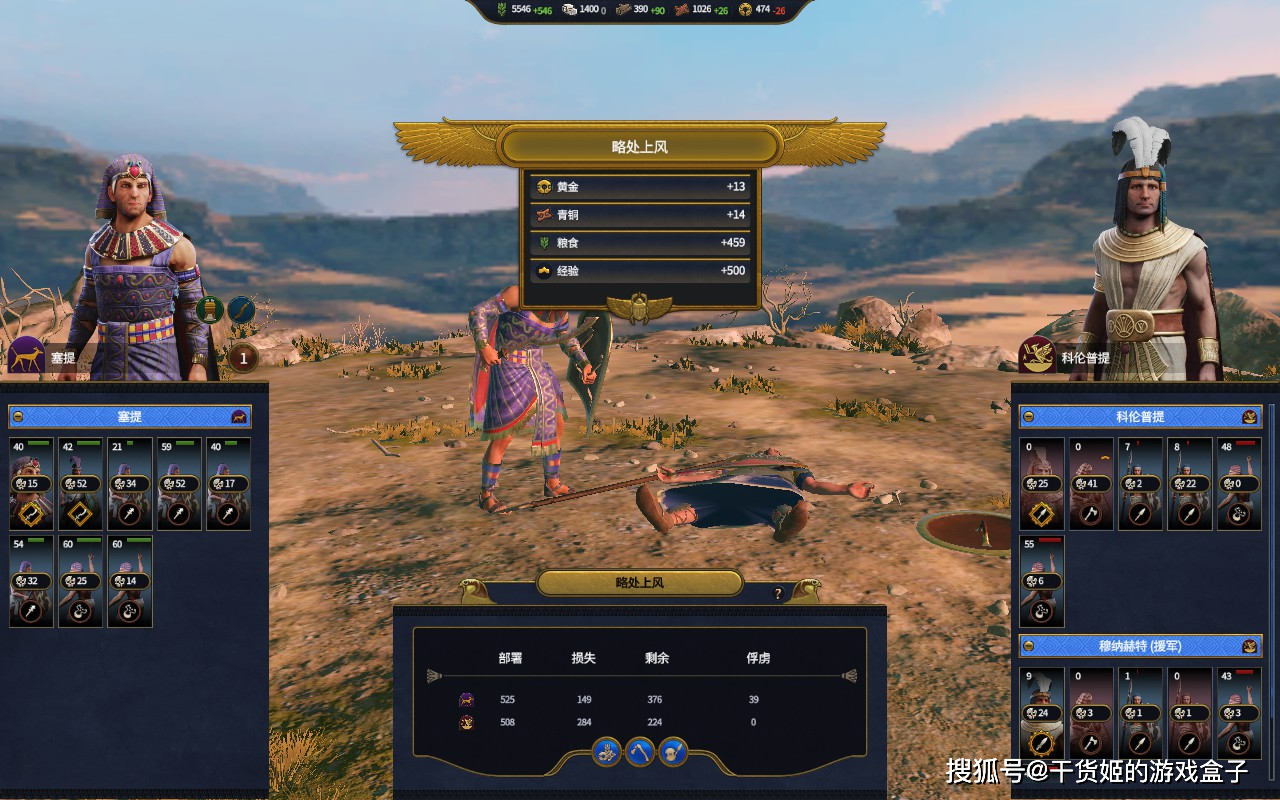Select 穆纳赫特's general card with 24 kills
This screenshot has width=1280, height=800.
[1042, 713]
